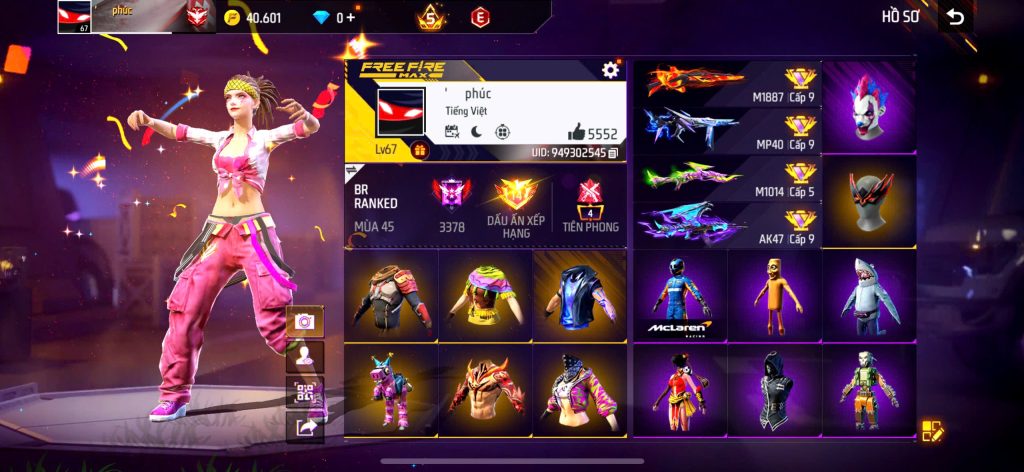
Task: Go back using the return arrow
Action: 956,16
